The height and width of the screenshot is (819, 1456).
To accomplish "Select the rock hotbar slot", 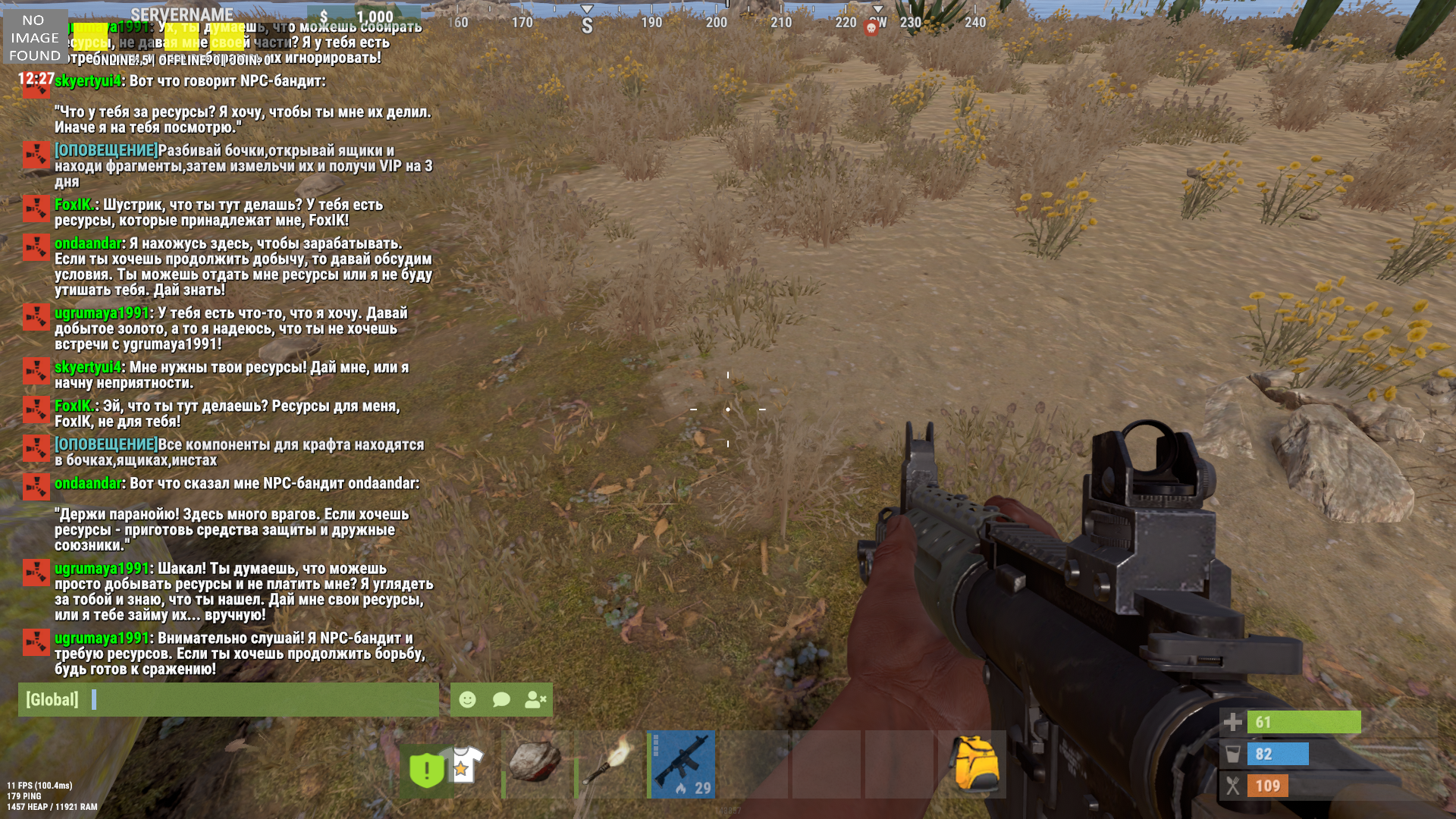I will point(535,764).
